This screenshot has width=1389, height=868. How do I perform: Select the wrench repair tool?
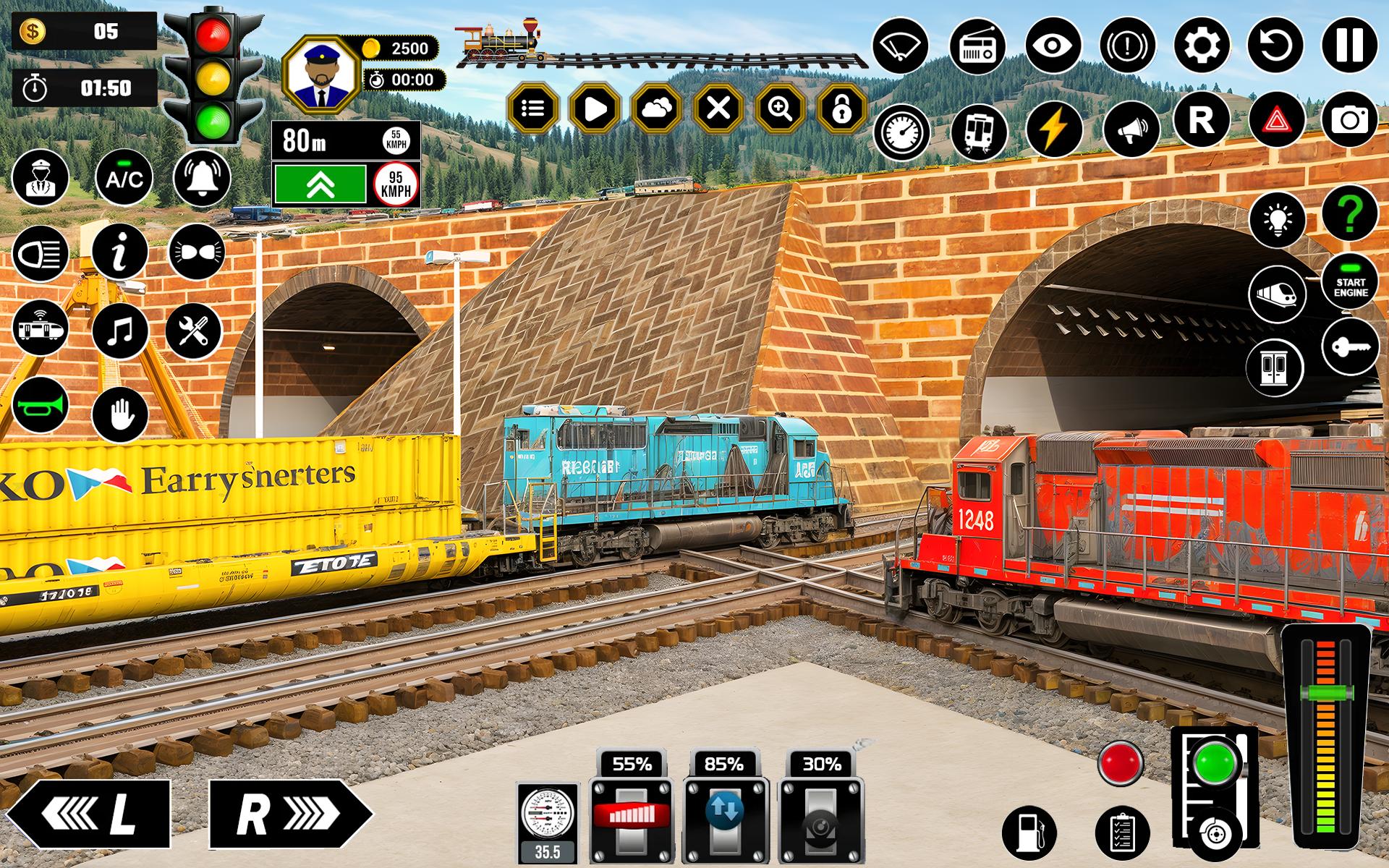[x=195, y=331]
